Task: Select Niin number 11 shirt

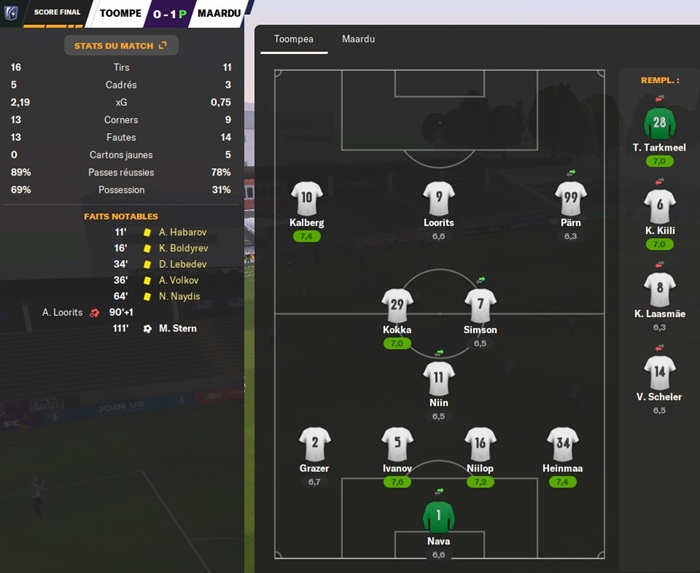Action: [x=439, y=377]
